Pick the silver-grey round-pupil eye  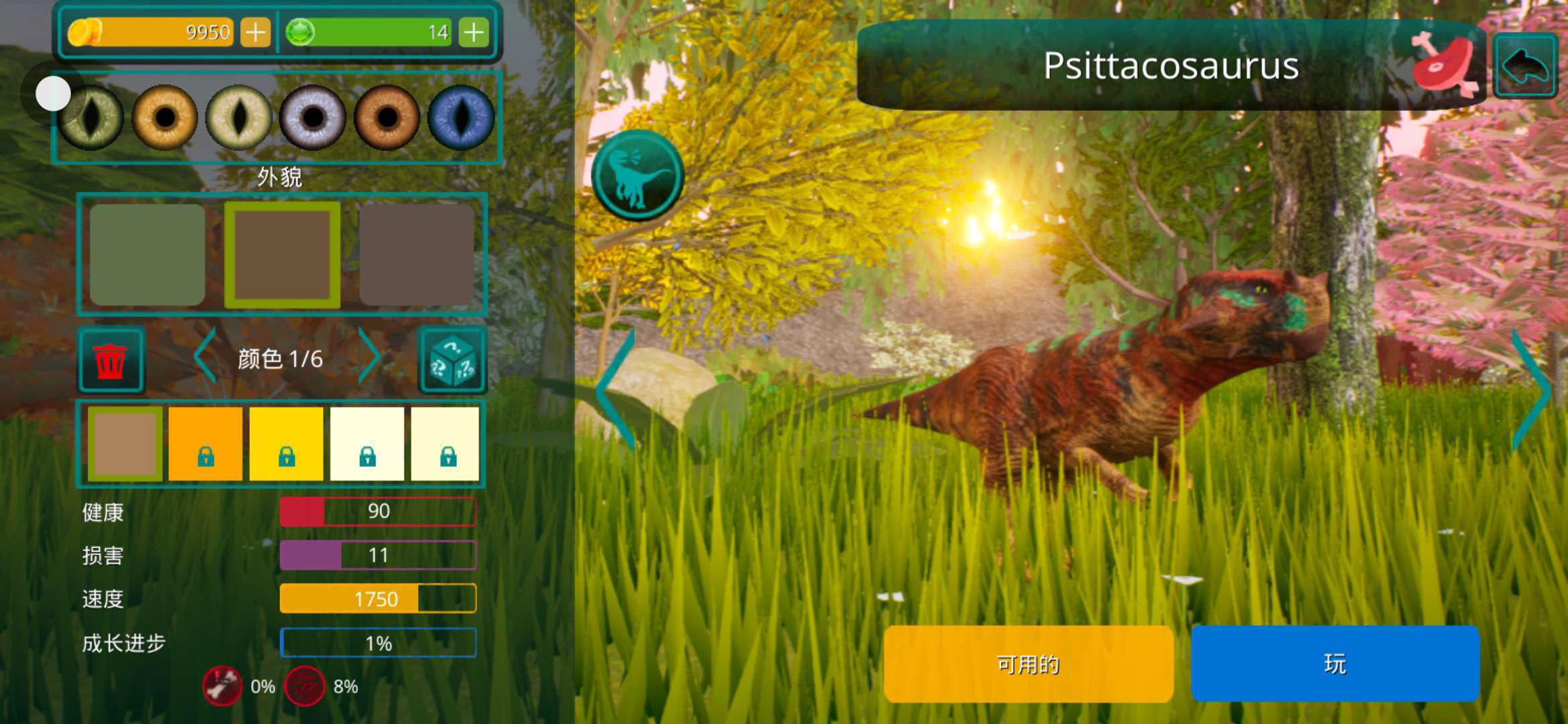coord(312,118)
